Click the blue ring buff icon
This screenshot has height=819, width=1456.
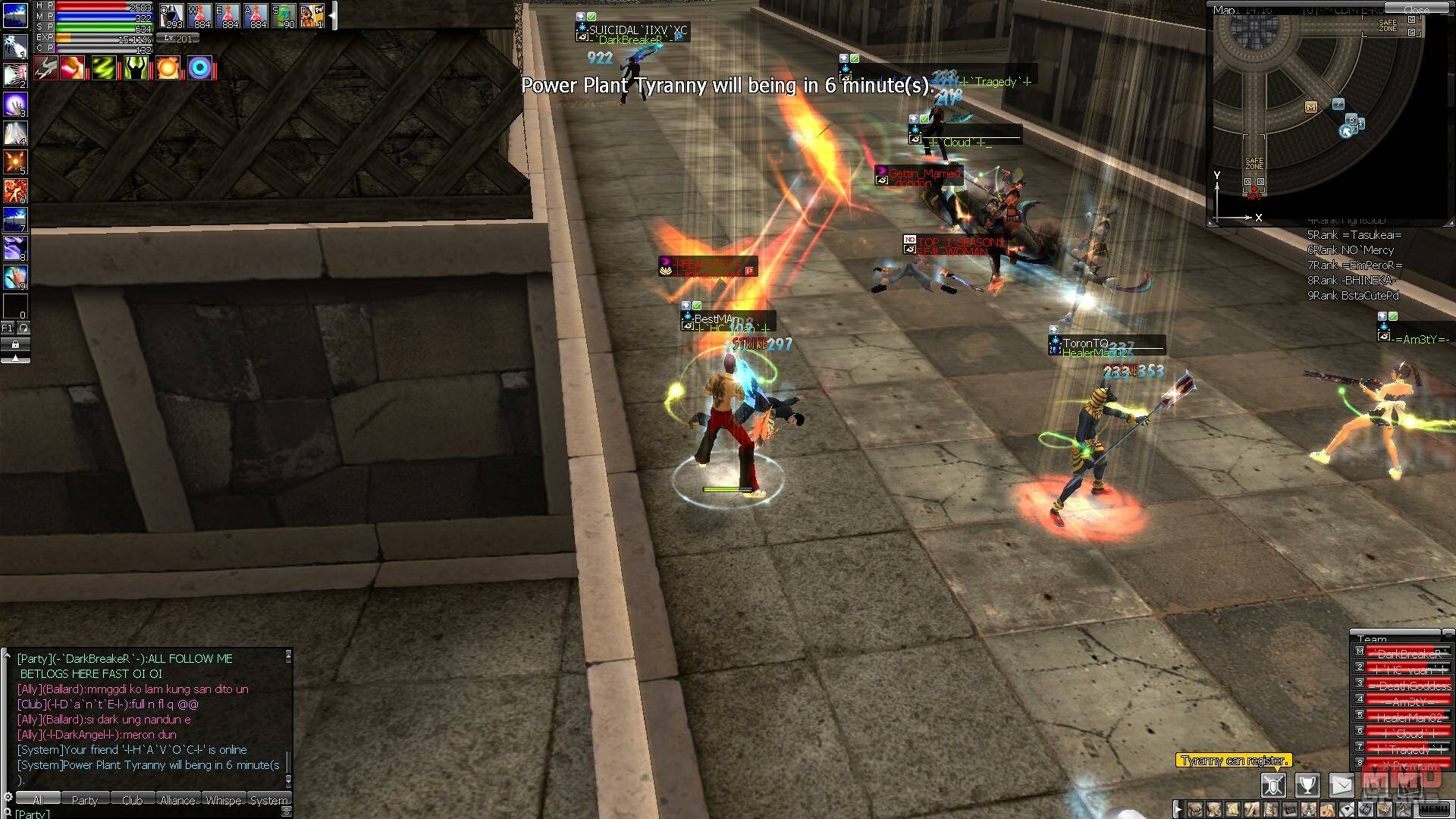(200, 69)
